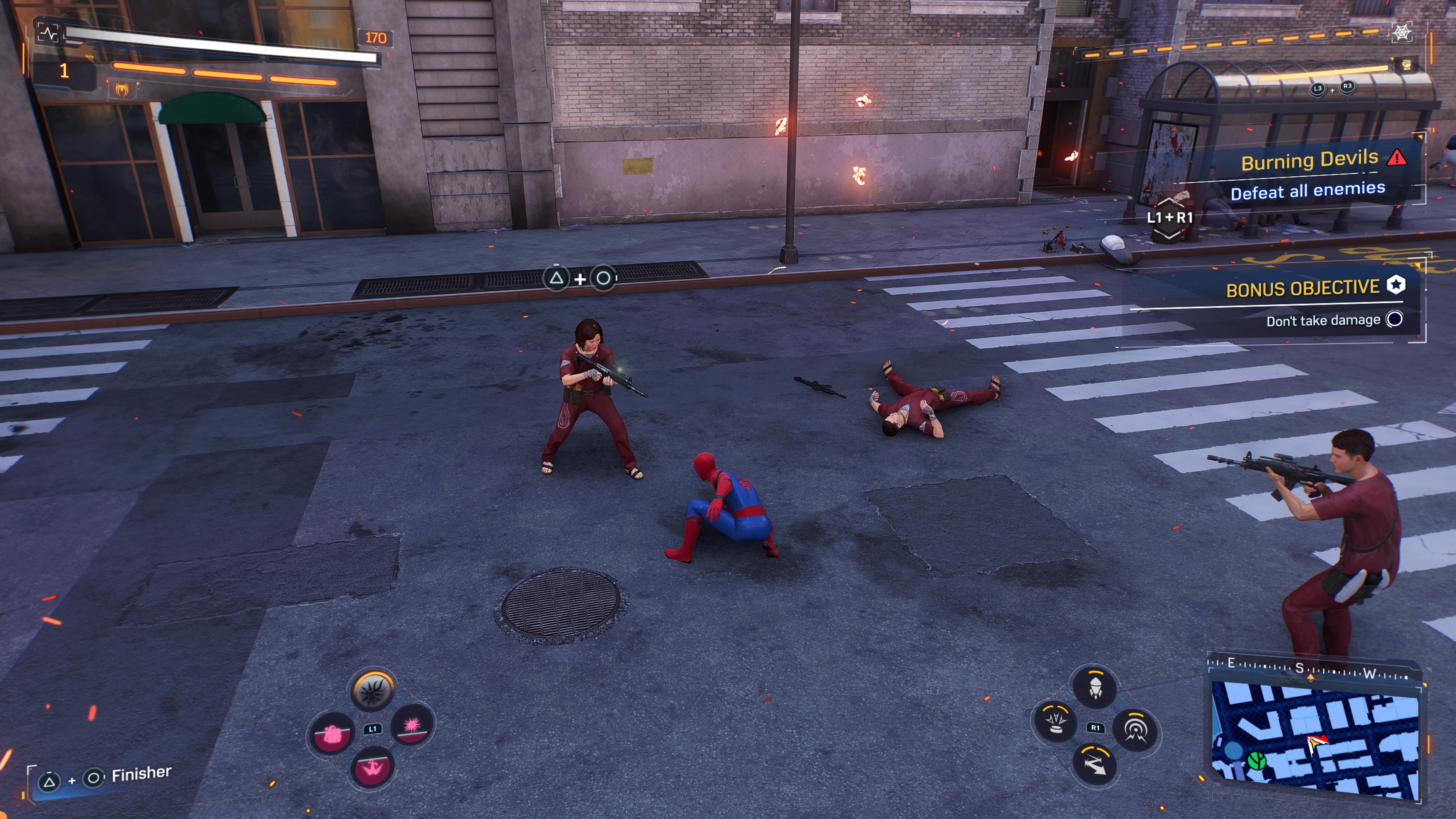The width and height of the screenshot is (1456, 819).
Task: Click the spider emblem beneath the health bar
Action: tap(122, 89)
